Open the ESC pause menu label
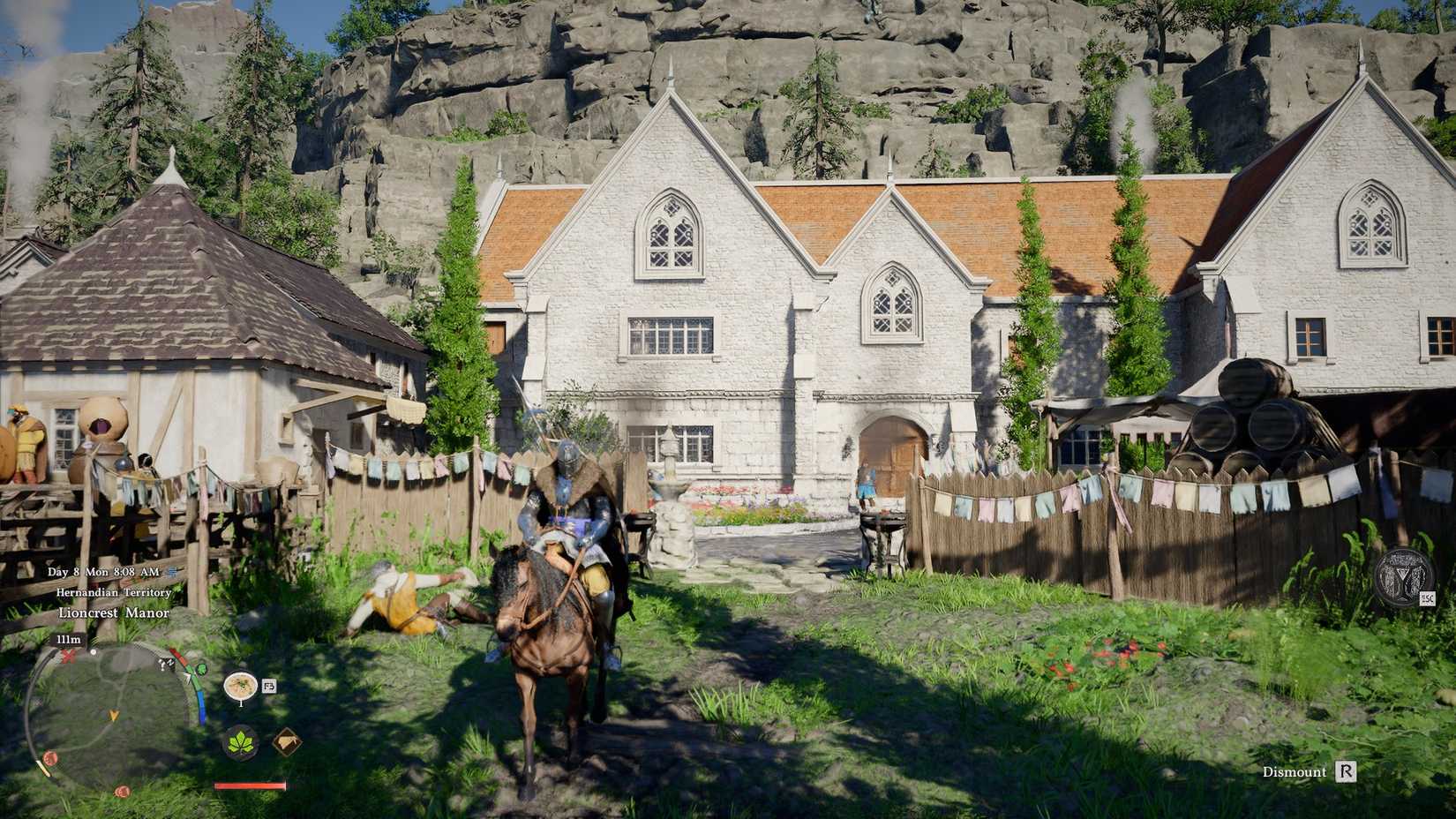Image resolution: width=1456 pixels, height=819 pixels. (x=1428, y=597)
